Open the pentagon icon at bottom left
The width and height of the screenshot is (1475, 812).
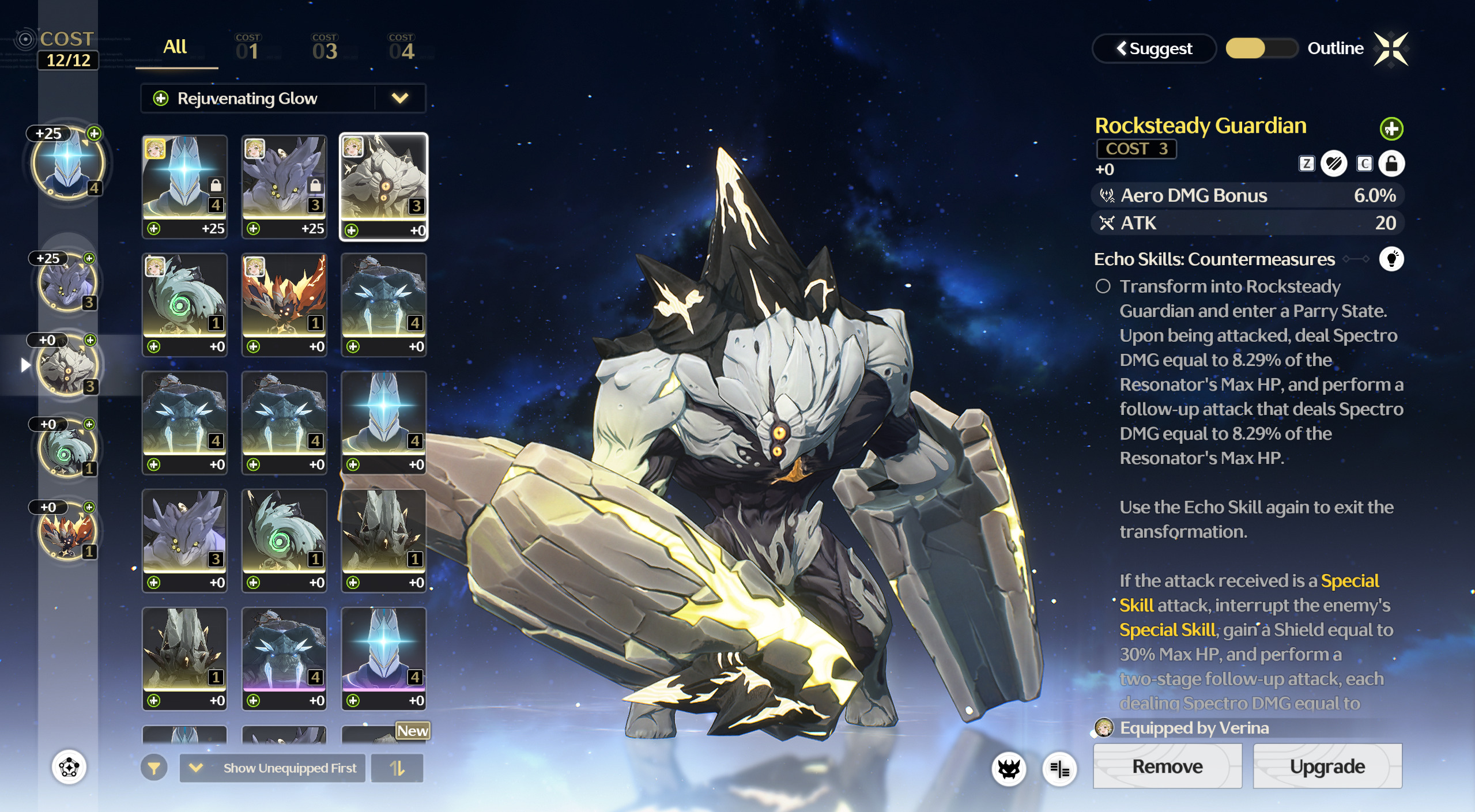69,767
